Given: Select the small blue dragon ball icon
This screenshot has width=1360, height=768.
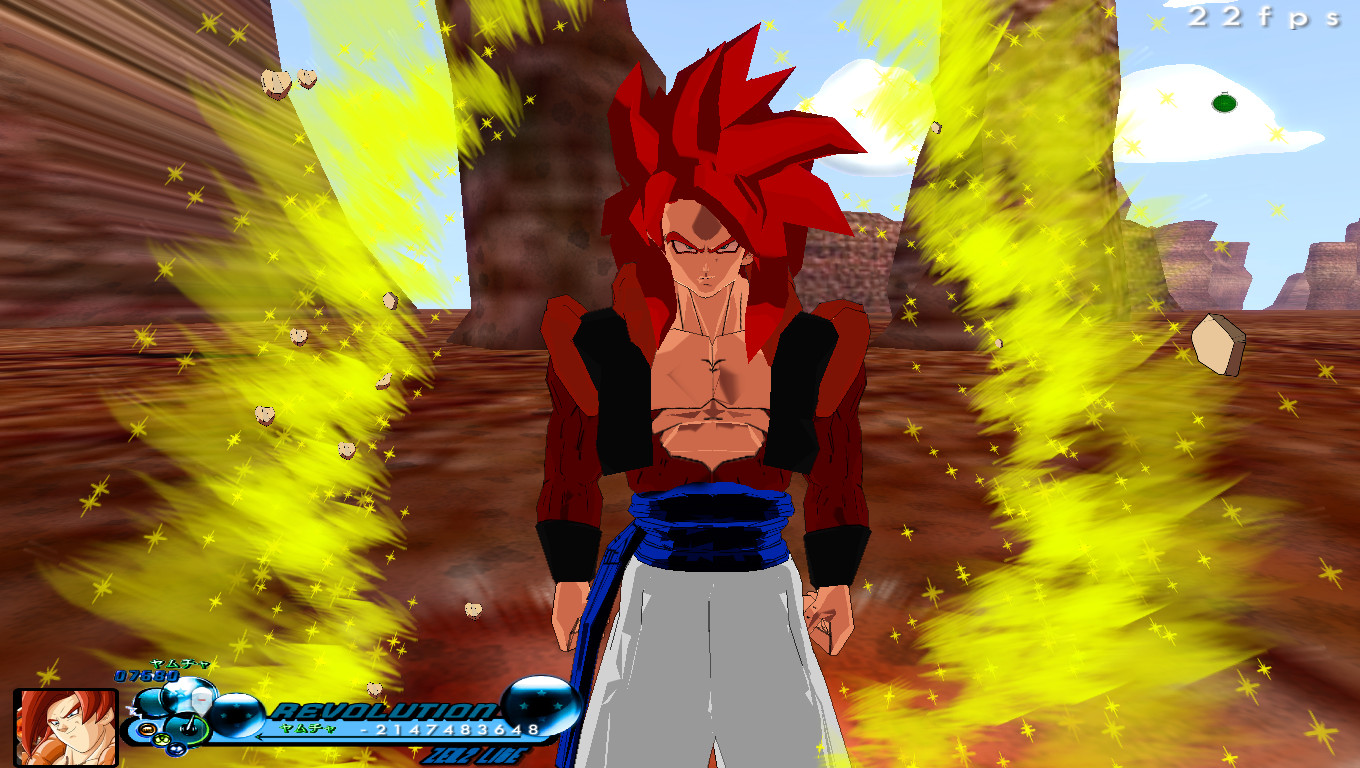Looking at the screenshot, I should [177, 750].
